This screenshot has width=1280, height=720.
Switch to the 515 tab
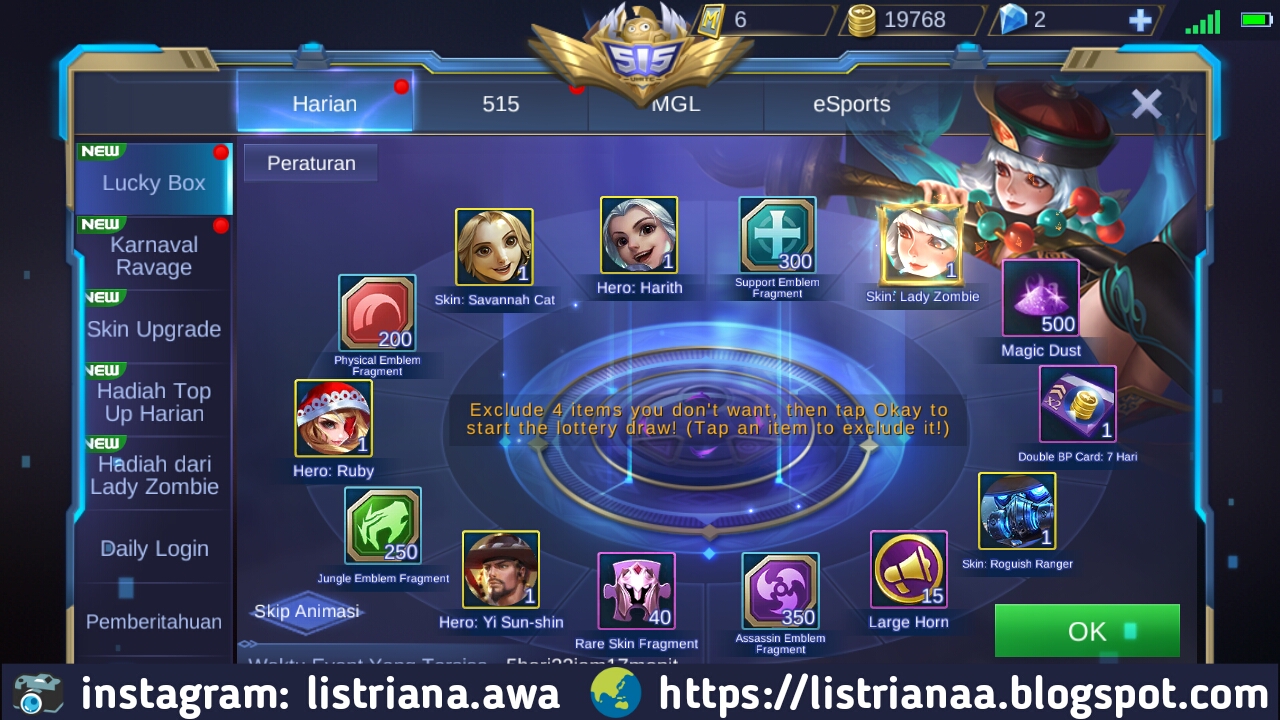tap(499, 103)
